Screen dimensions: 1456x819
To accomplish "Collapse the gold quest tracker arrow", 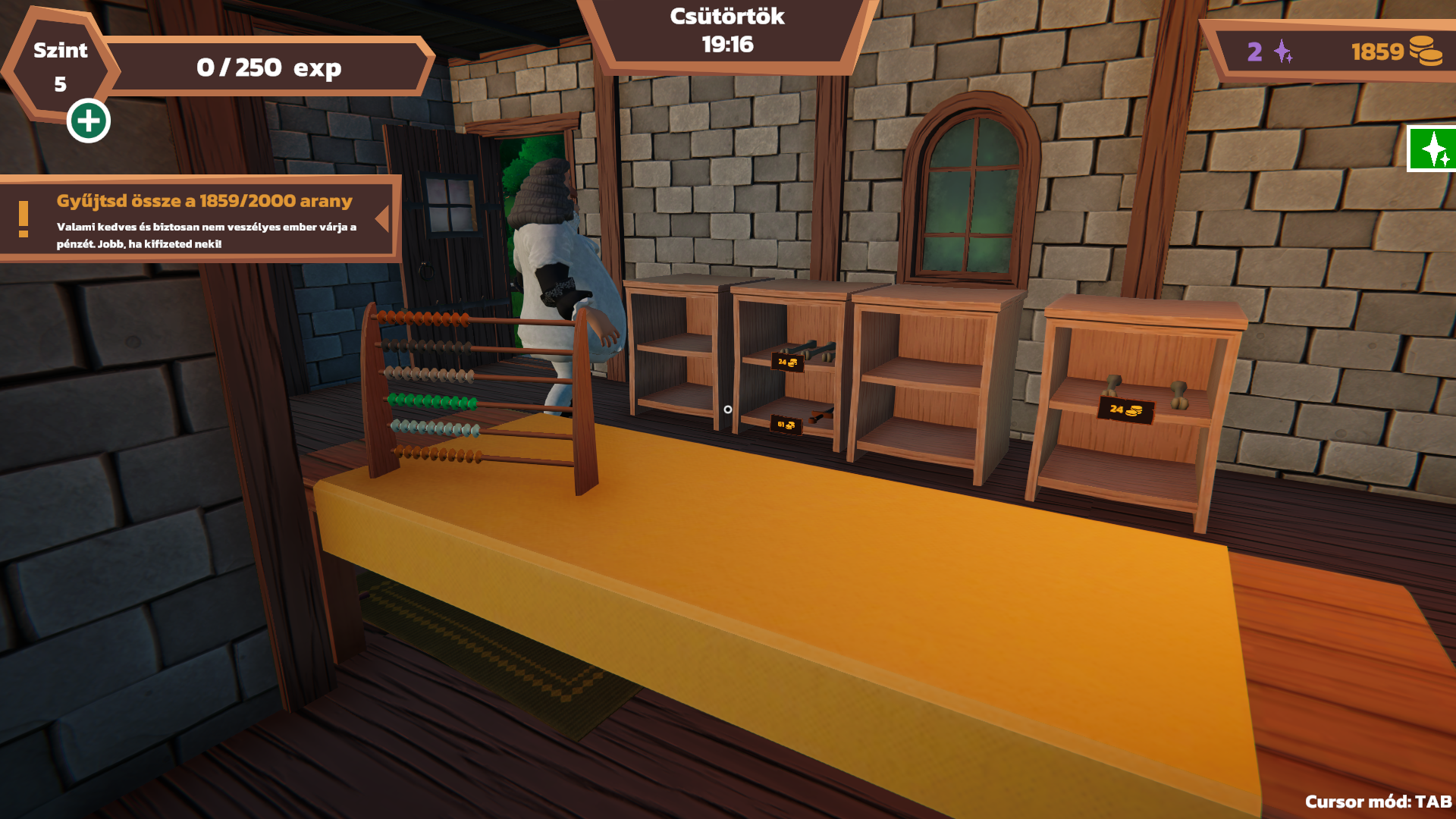I will pyautogui.click(x=383, y=219).
